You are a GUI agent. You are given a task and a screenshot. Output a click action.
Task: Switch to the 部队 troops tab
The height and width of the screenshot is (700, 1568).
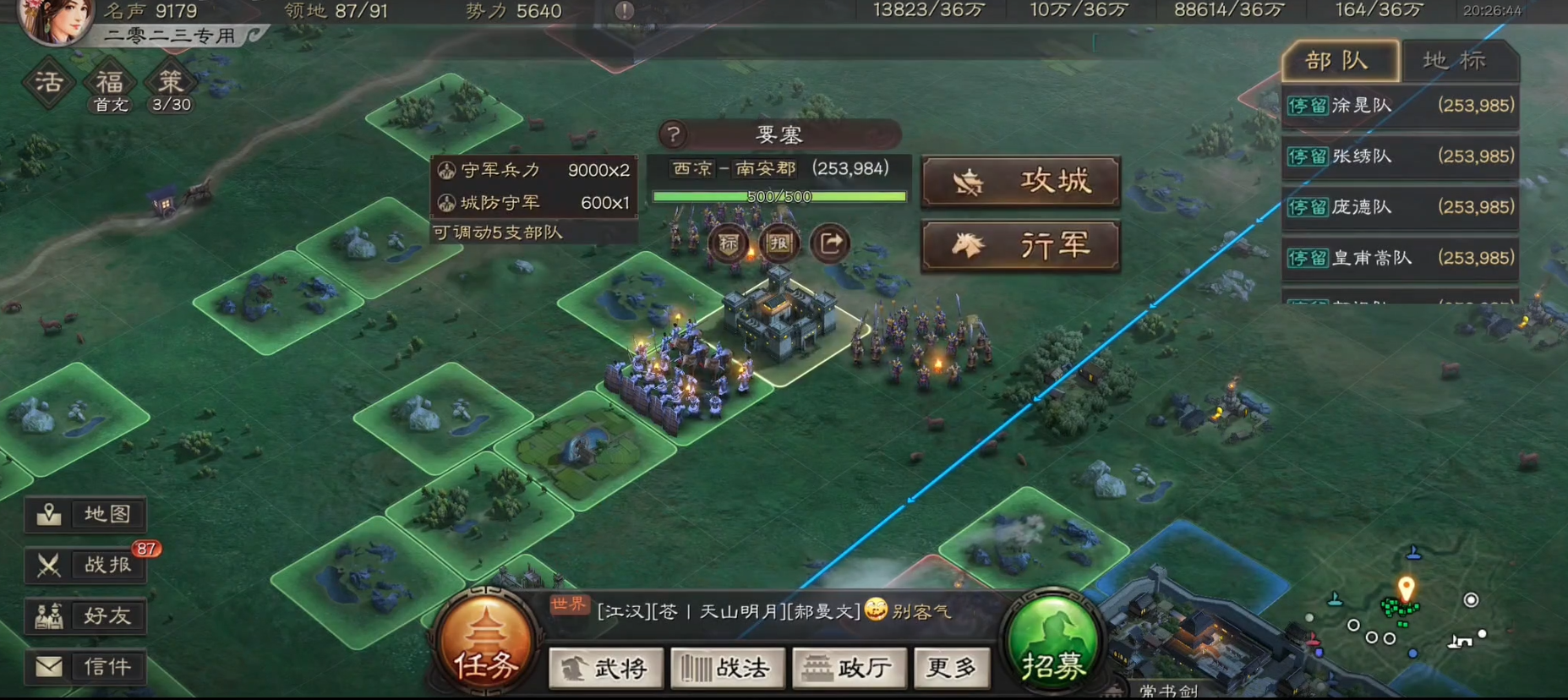click(x=1337, y=62)
